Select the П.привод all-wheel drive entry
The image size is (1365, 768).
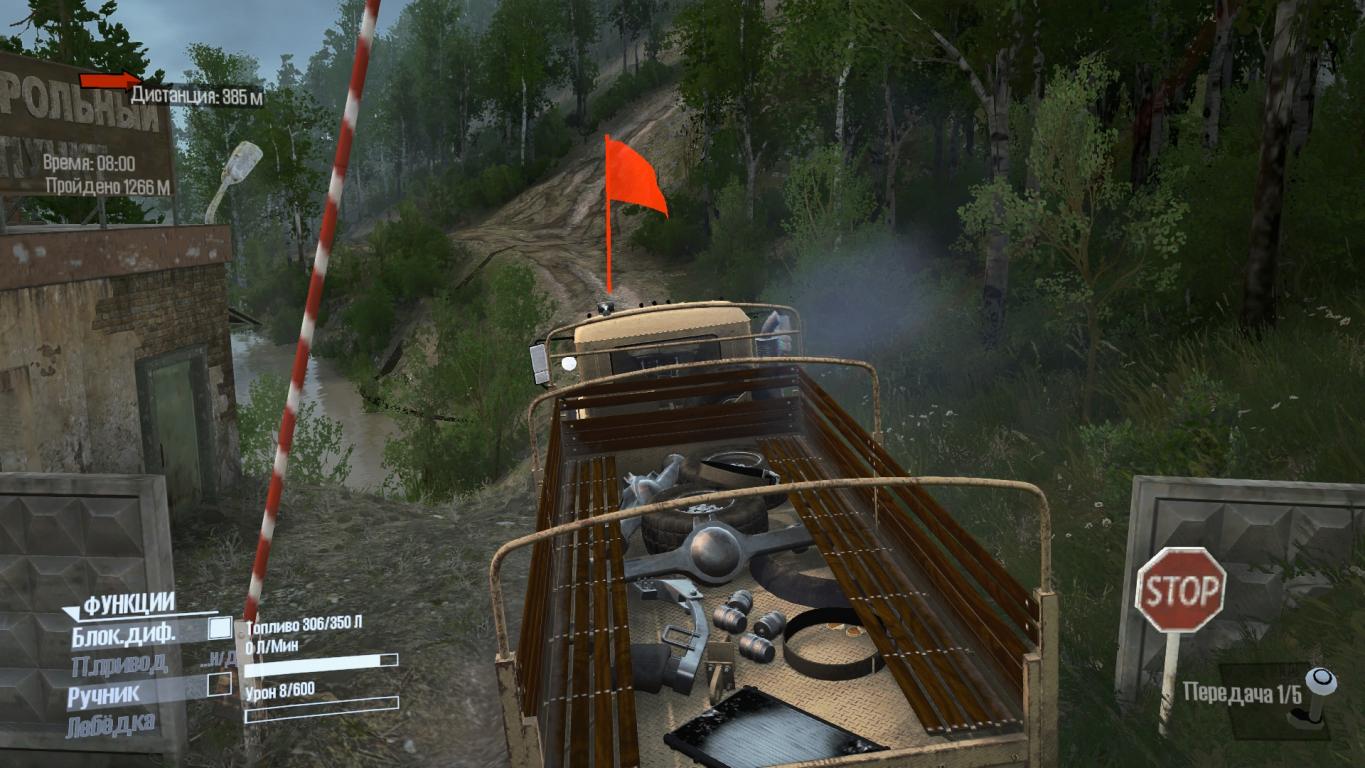(x=119, y=664)
